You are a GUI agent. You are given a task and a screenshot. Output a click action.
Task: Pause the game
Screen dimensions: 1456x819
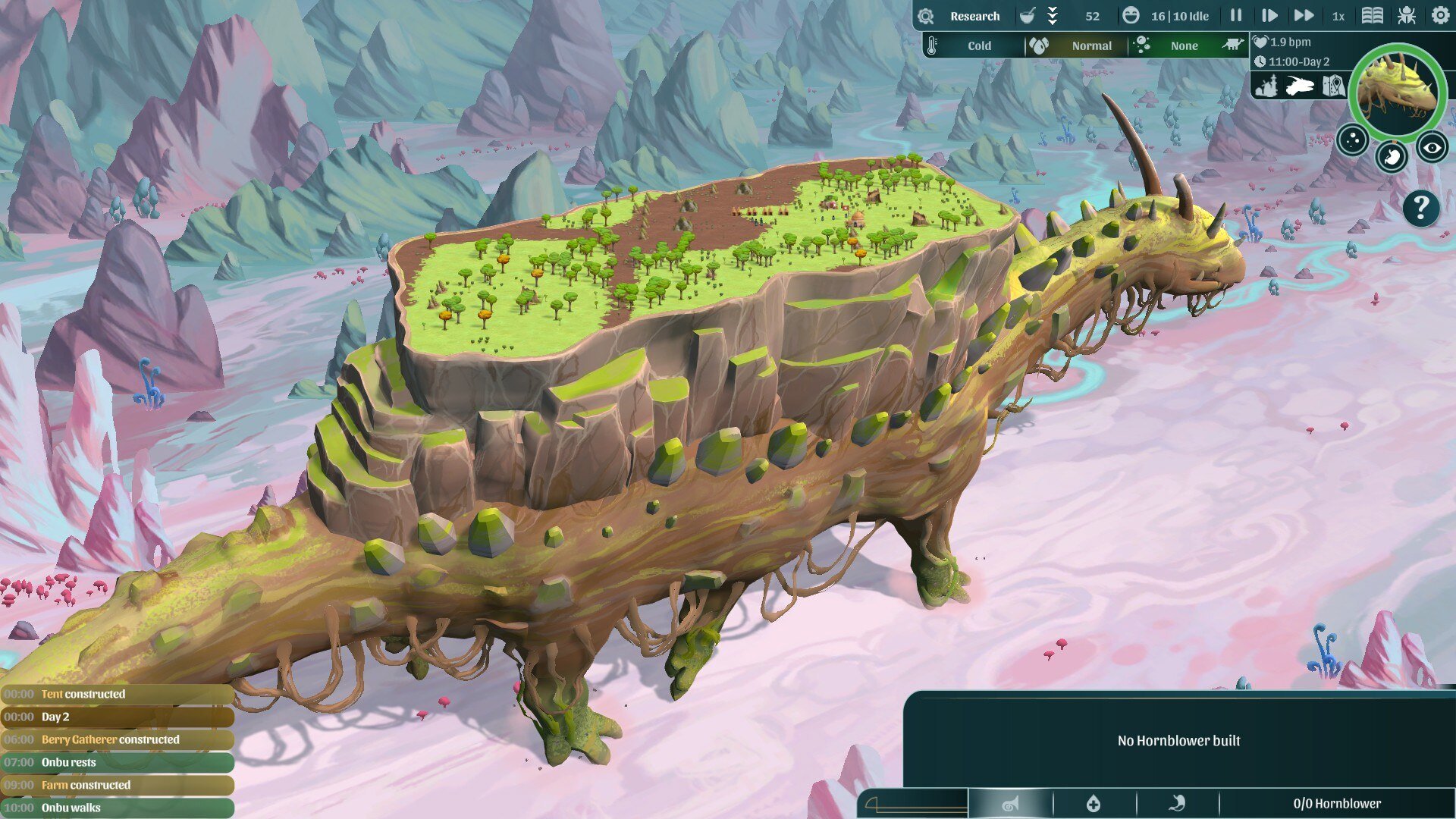(x=1236, y=16)
